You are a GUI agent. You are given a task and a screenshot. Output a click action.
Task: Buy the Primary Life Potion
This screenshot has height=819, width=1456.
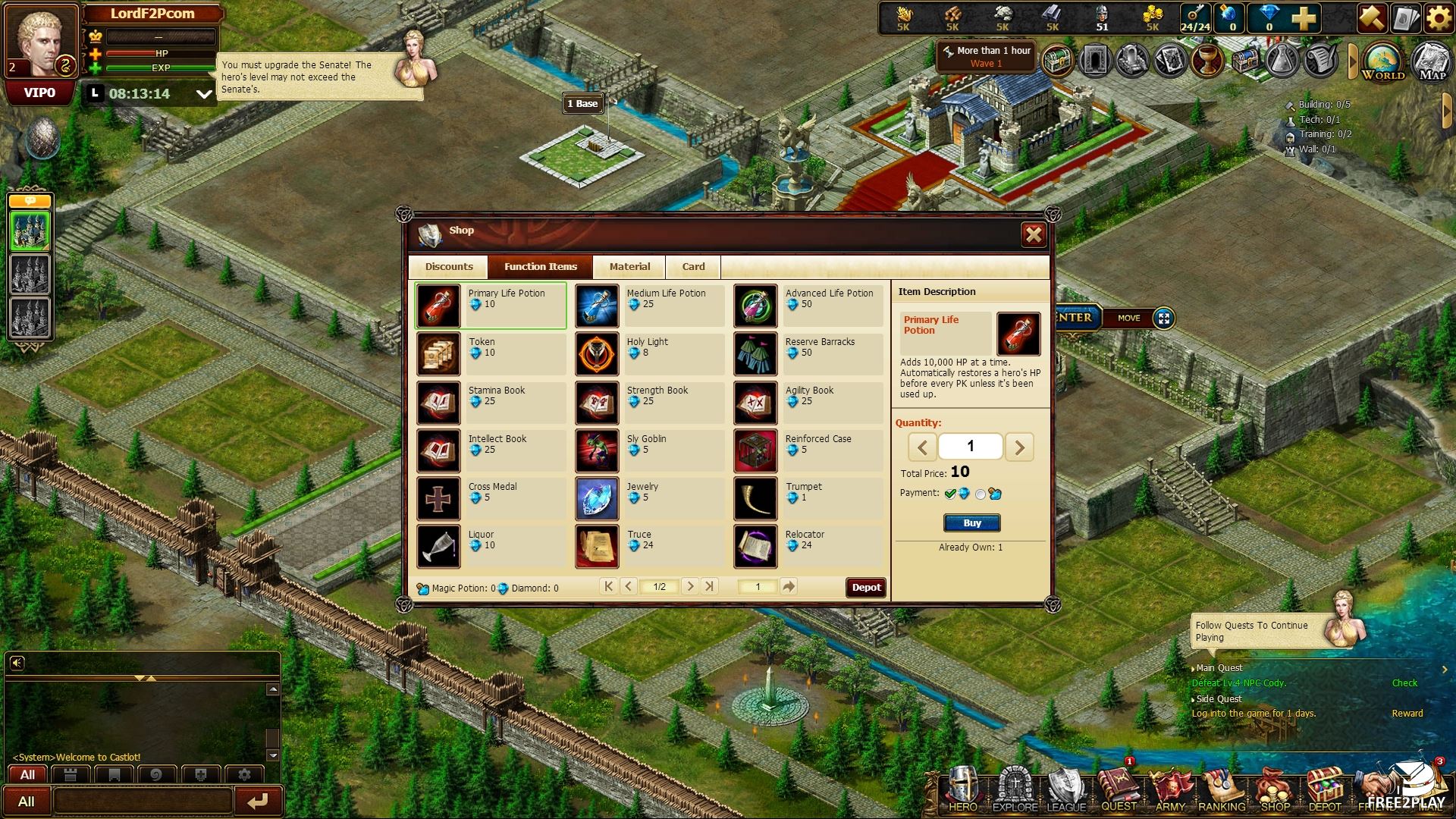coord(971,523)
